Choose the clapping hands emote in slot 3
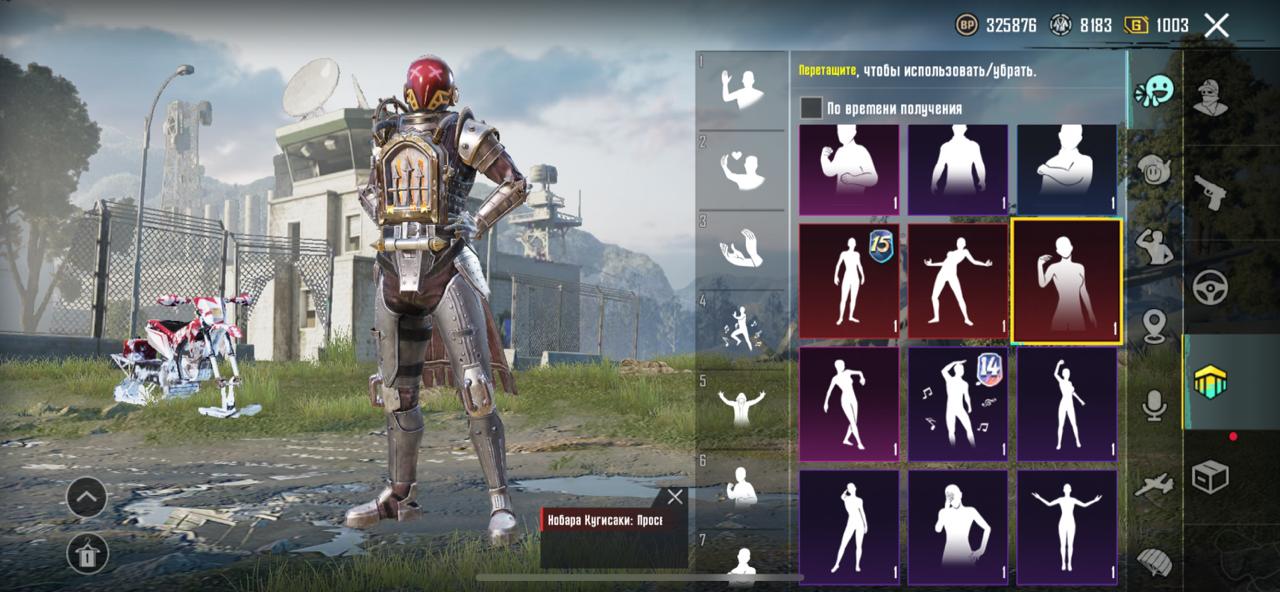 [742, 250]
